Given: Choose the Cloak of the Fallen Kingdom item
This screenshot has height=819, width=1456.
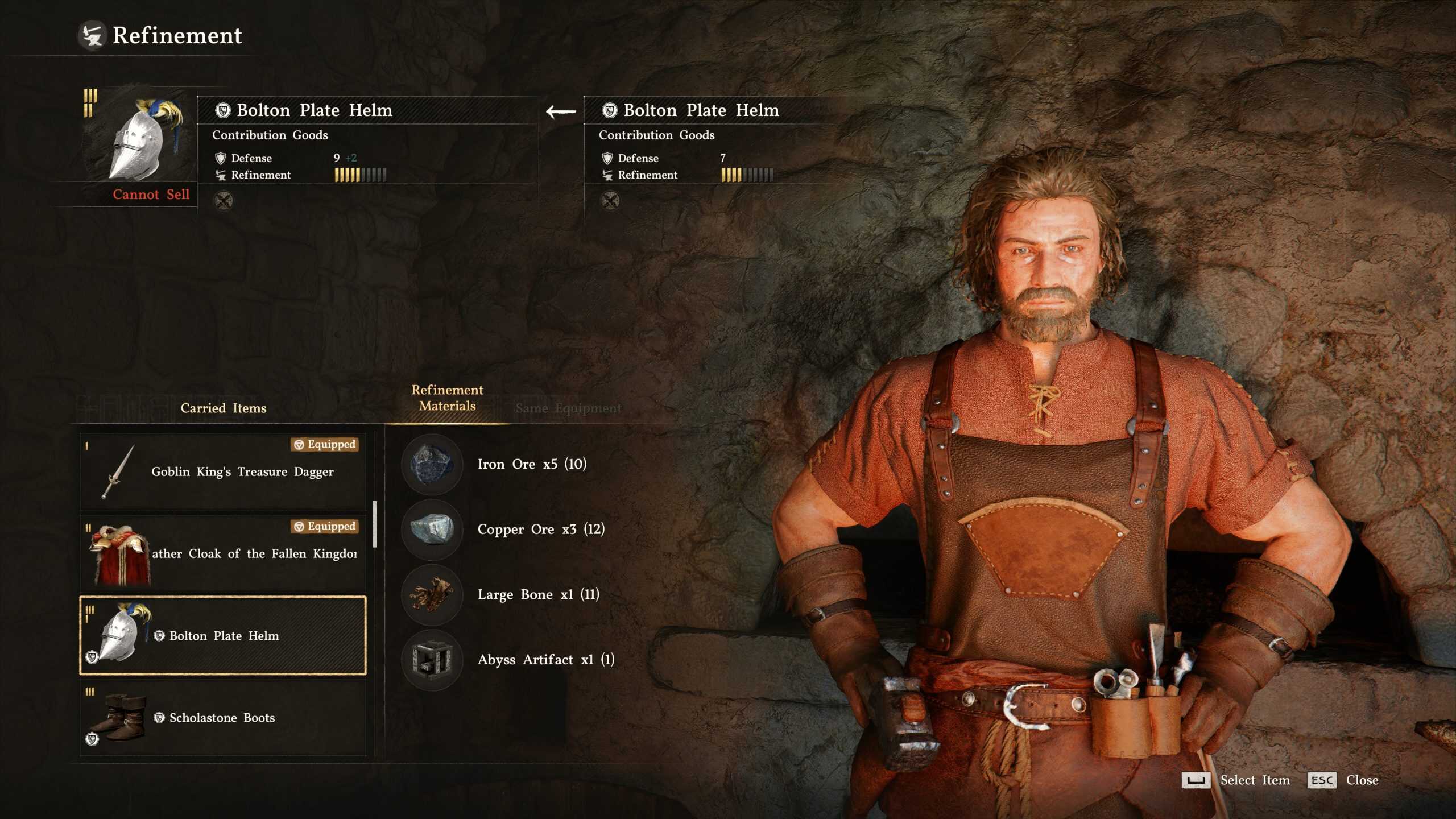Looking at the screenshot, I should pos(223,553).
